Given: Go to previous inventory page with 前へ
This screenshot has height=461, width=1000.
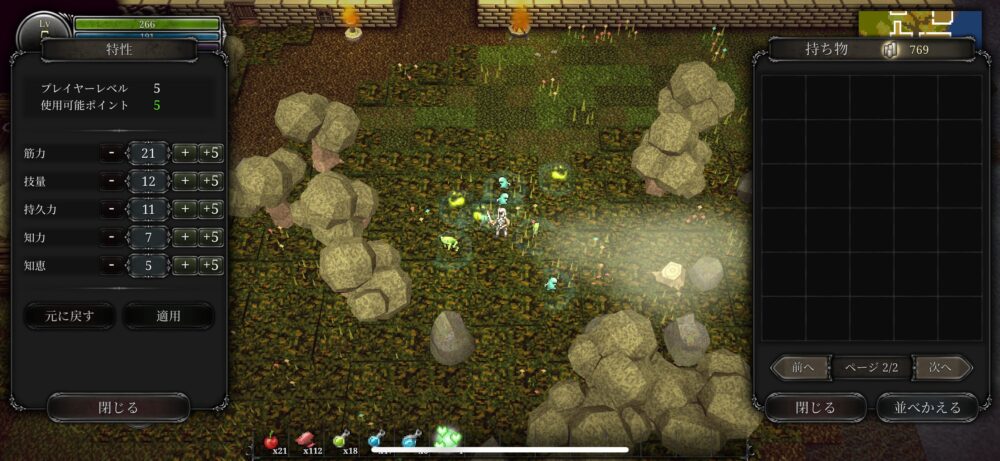Looking at the screenshot, I should (x=802, y=368).
